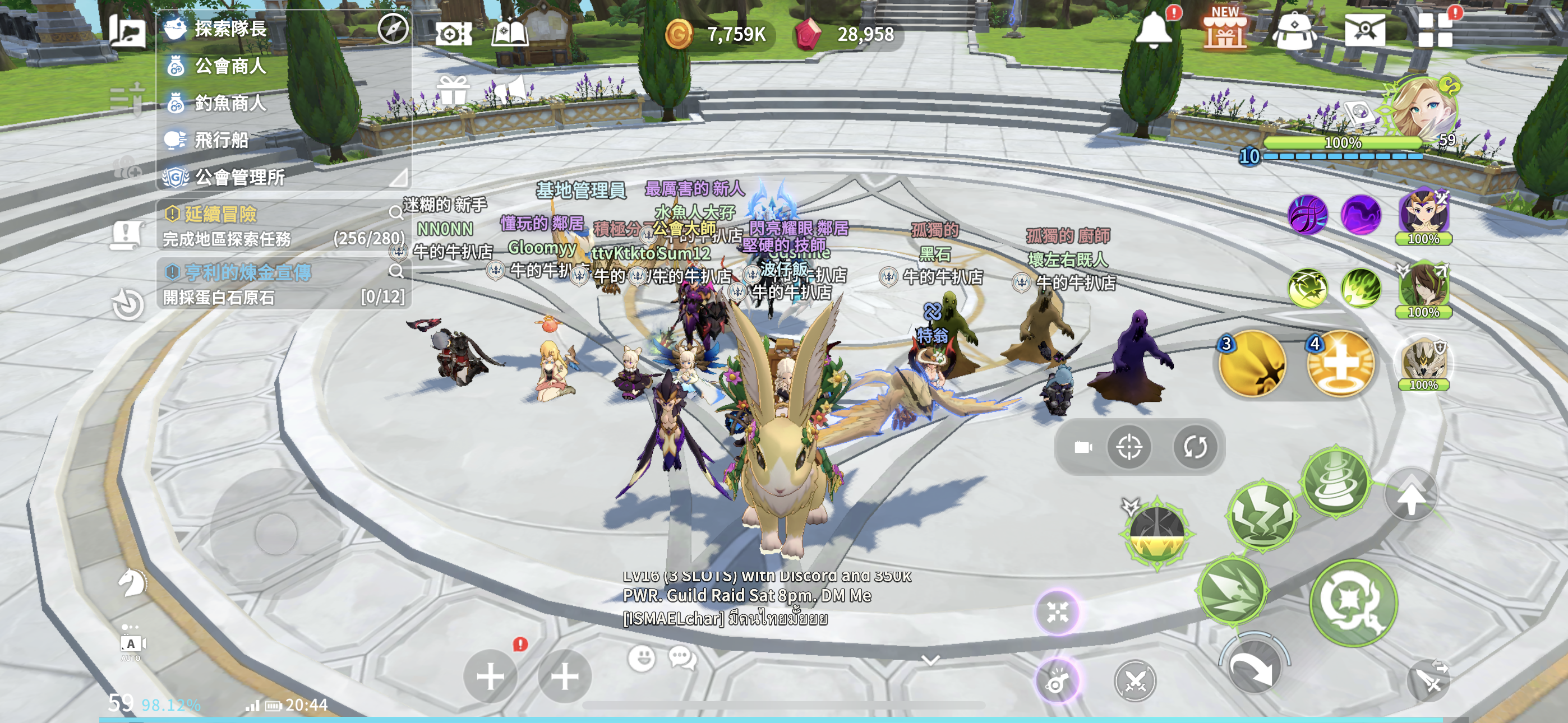Open the notification bell
This screenshot has height=723, width=1568.
click(x=1153, y=29)
